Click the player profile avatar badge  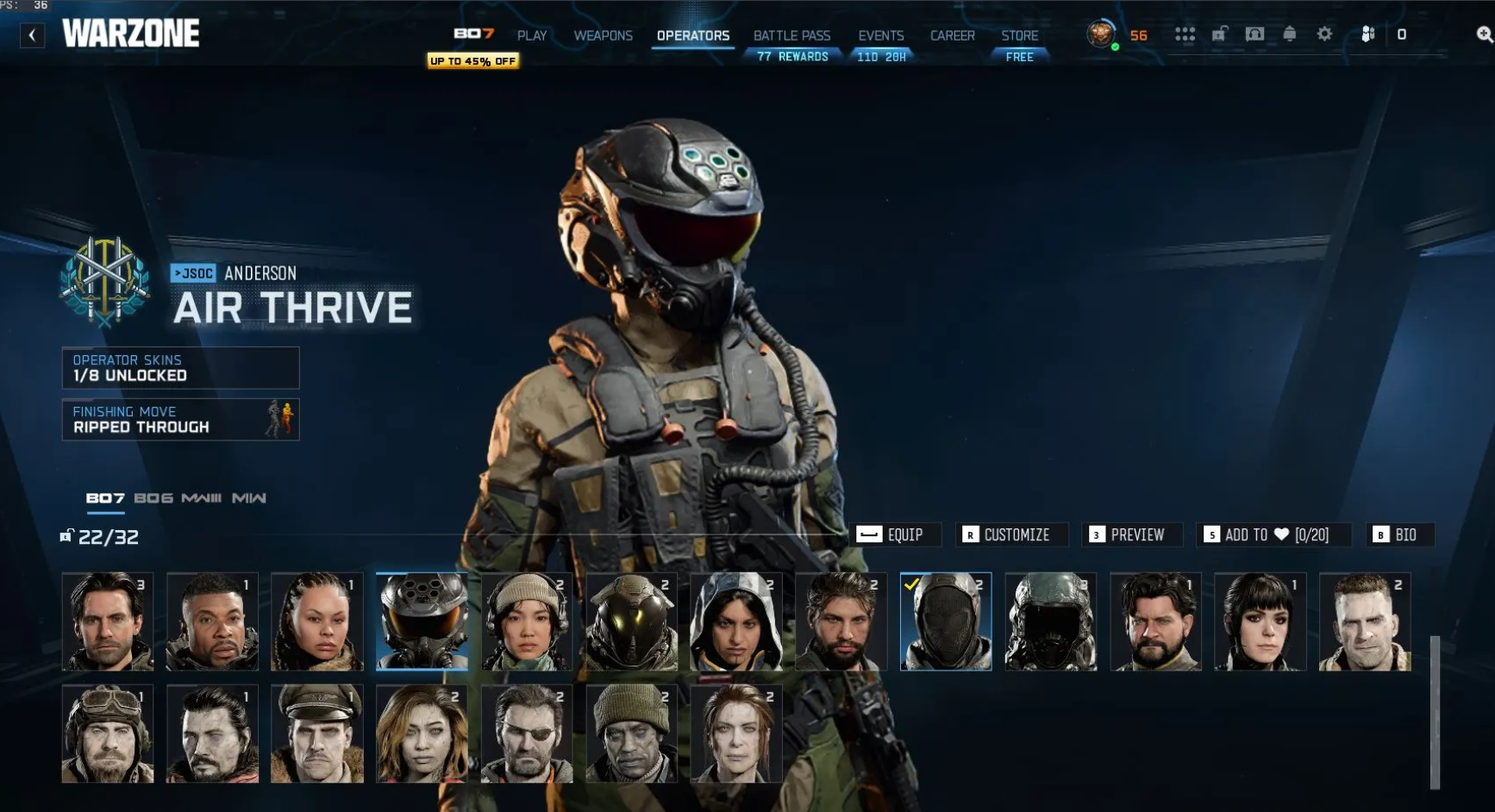(1101, 34)
